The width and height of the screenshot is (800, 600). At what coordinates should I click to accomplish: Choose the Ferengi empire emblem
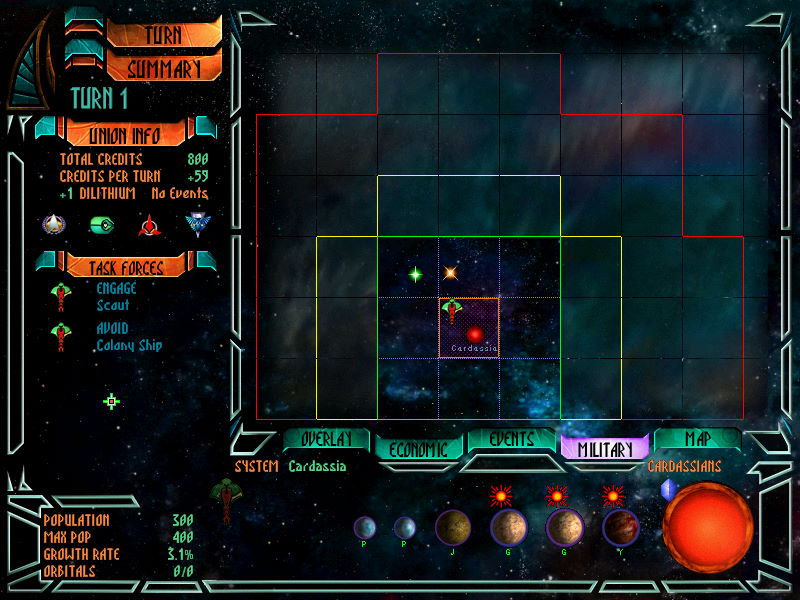pyautogui.click(x=102, y=224)
